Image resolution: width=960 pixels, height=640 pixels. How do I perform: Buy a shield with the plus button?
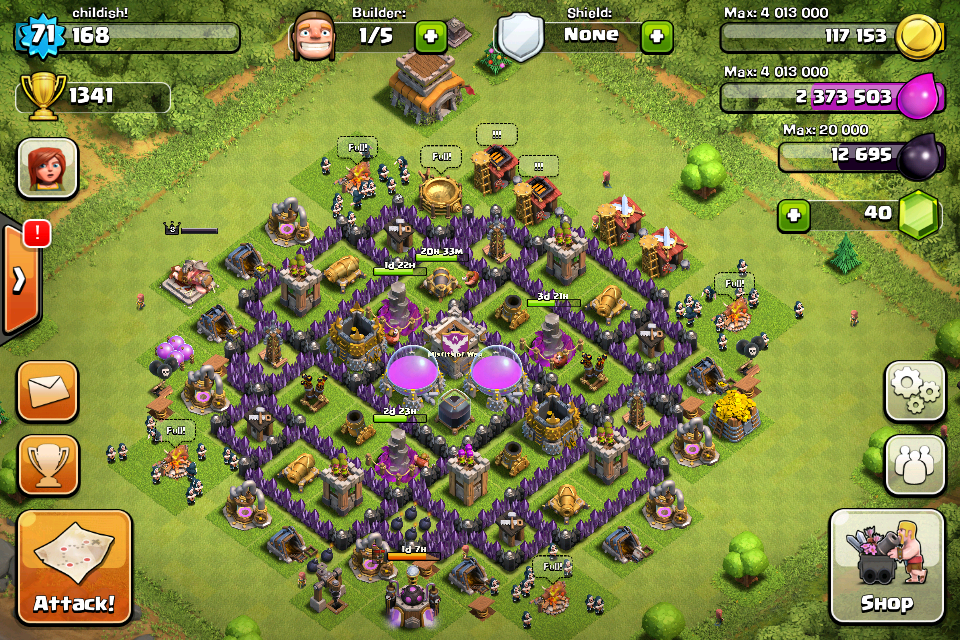656,37
